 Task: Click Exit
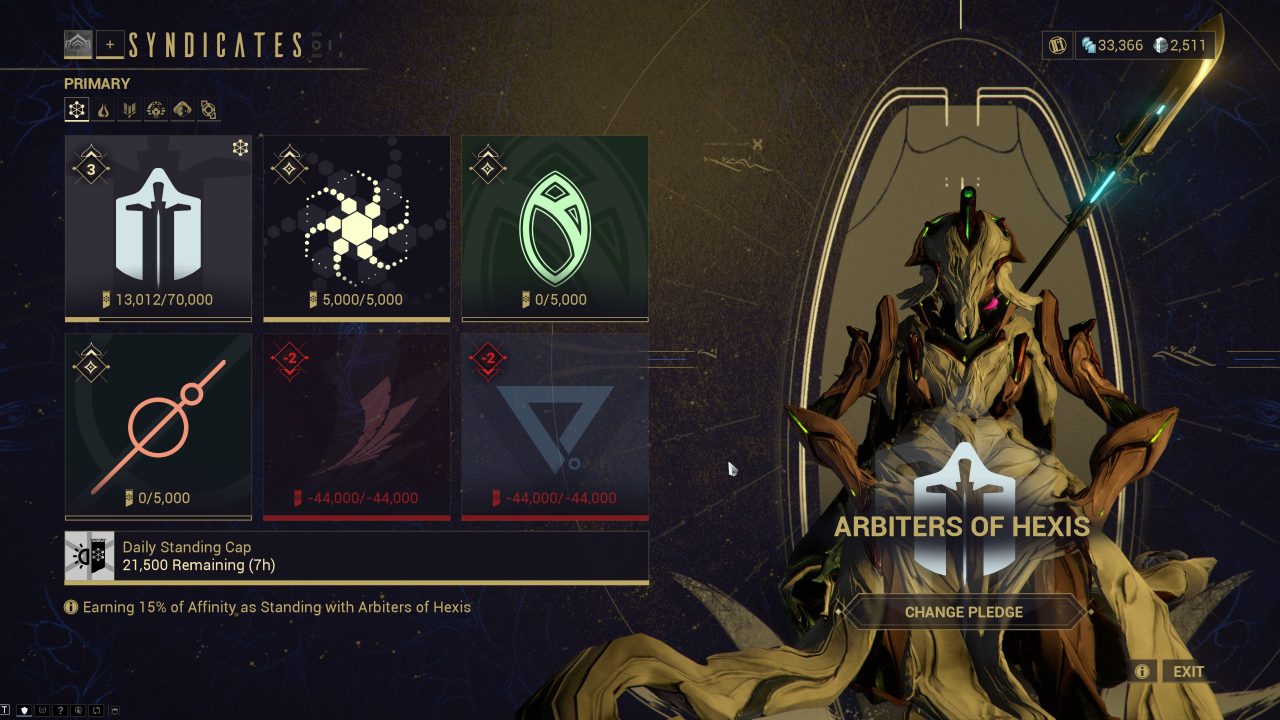pyautogui.click(x=1186, y=671)
